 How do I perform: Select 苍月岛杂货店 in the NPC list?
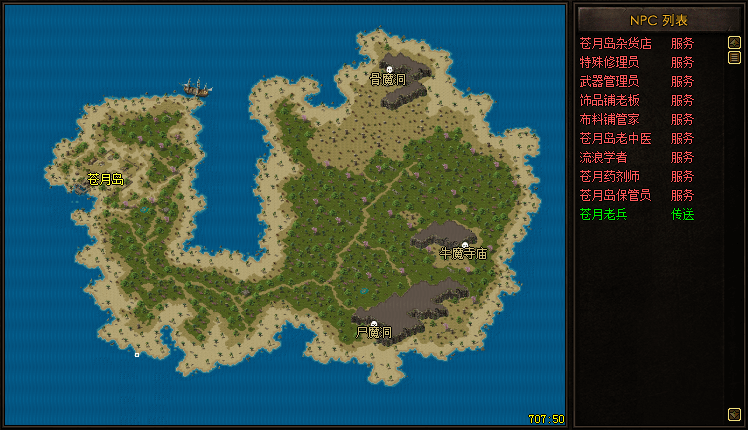pos(615,43)
